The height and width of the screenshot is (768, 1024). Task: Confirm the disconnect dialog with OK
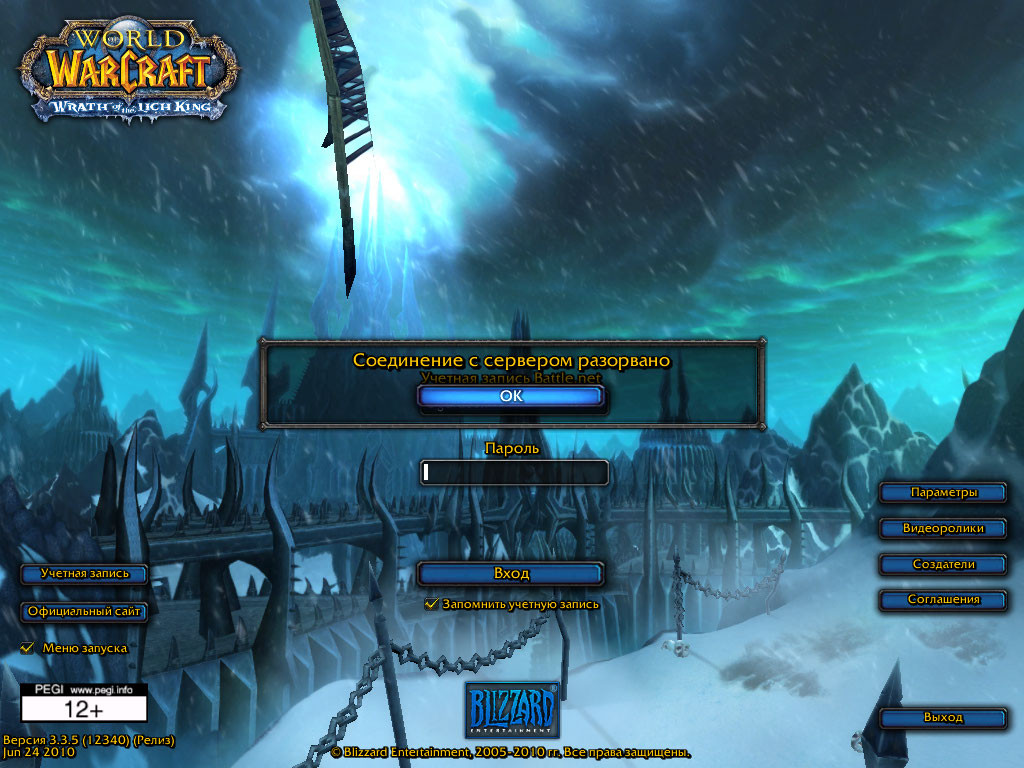pyautogui.click(x=510, y=396)
